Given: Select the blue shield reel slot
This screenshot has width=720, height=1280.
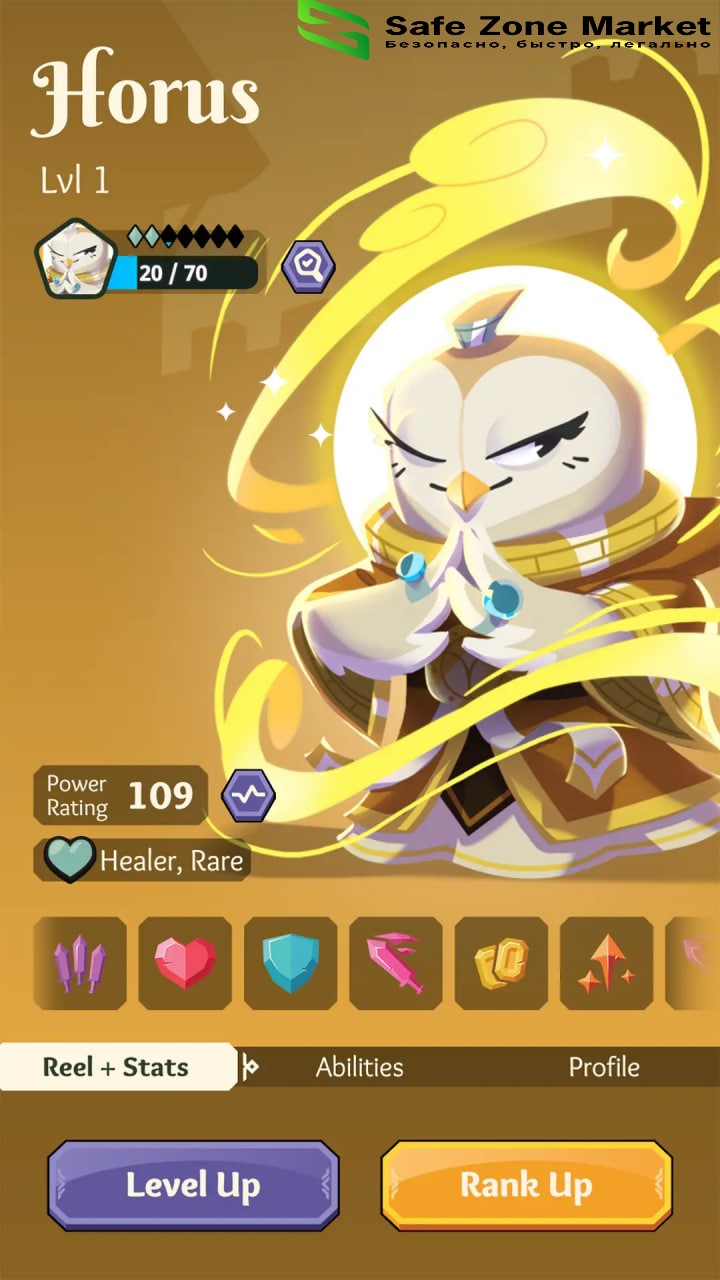Looking at the screenshot, I should (291, 963).
